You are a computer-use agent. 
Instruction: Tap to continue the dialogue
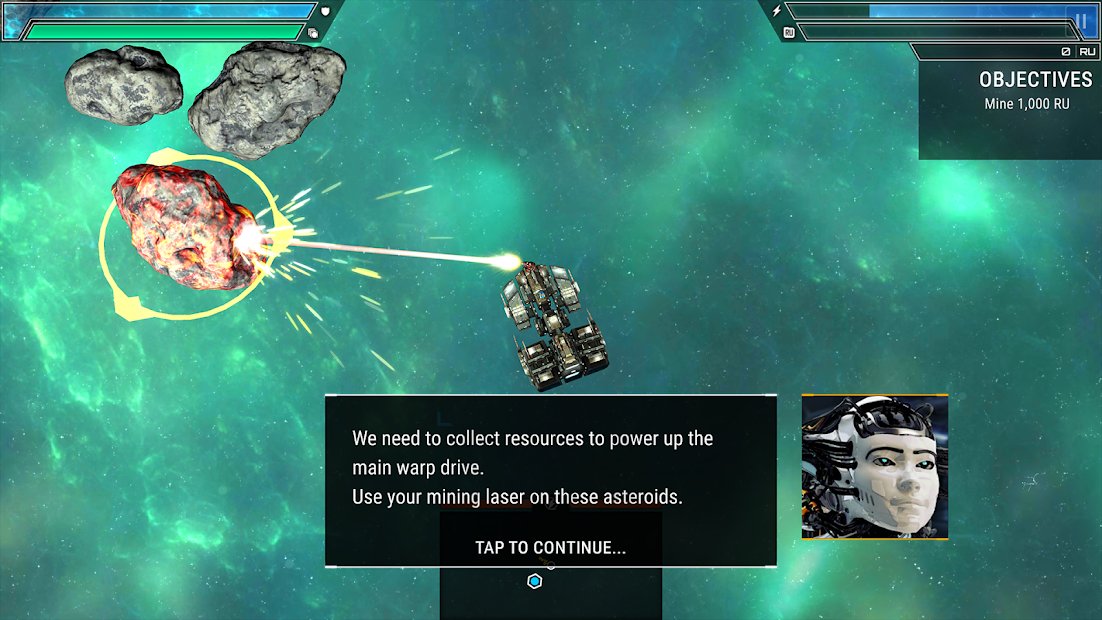click(x=550, y=547)
